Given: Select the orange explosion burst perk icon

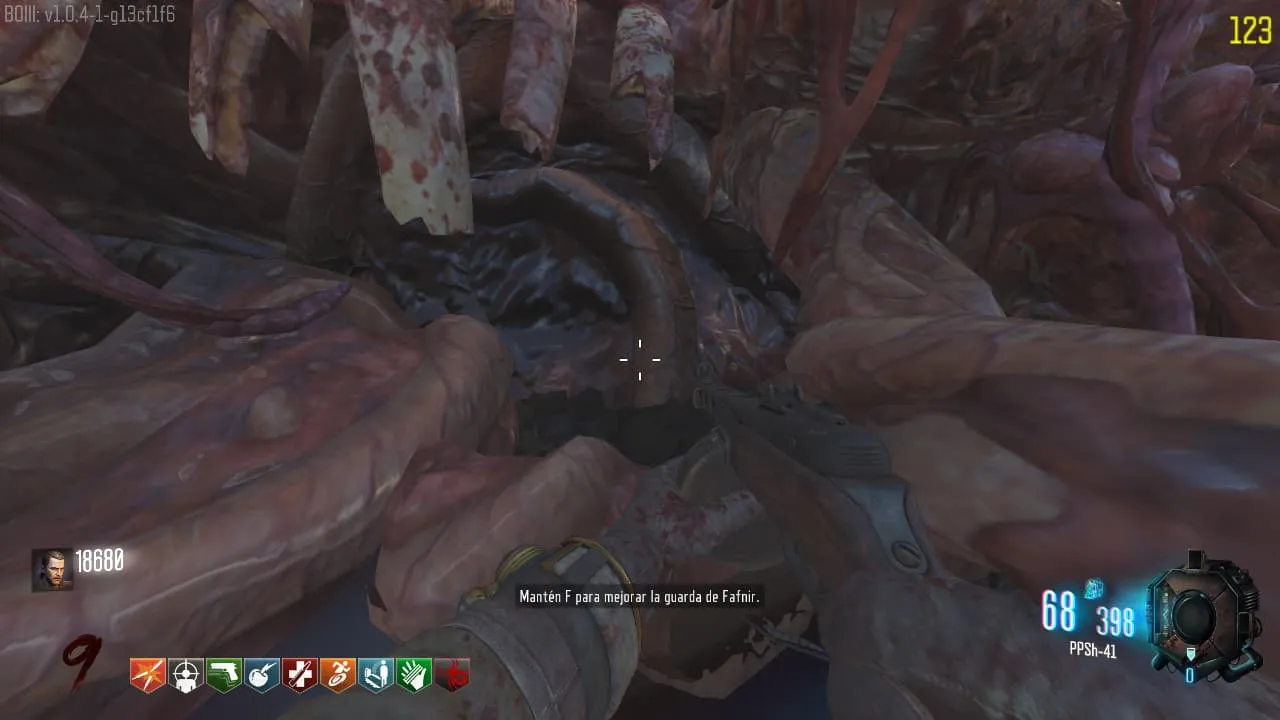Looking at the screenshot, I should (x=147, y=675).
